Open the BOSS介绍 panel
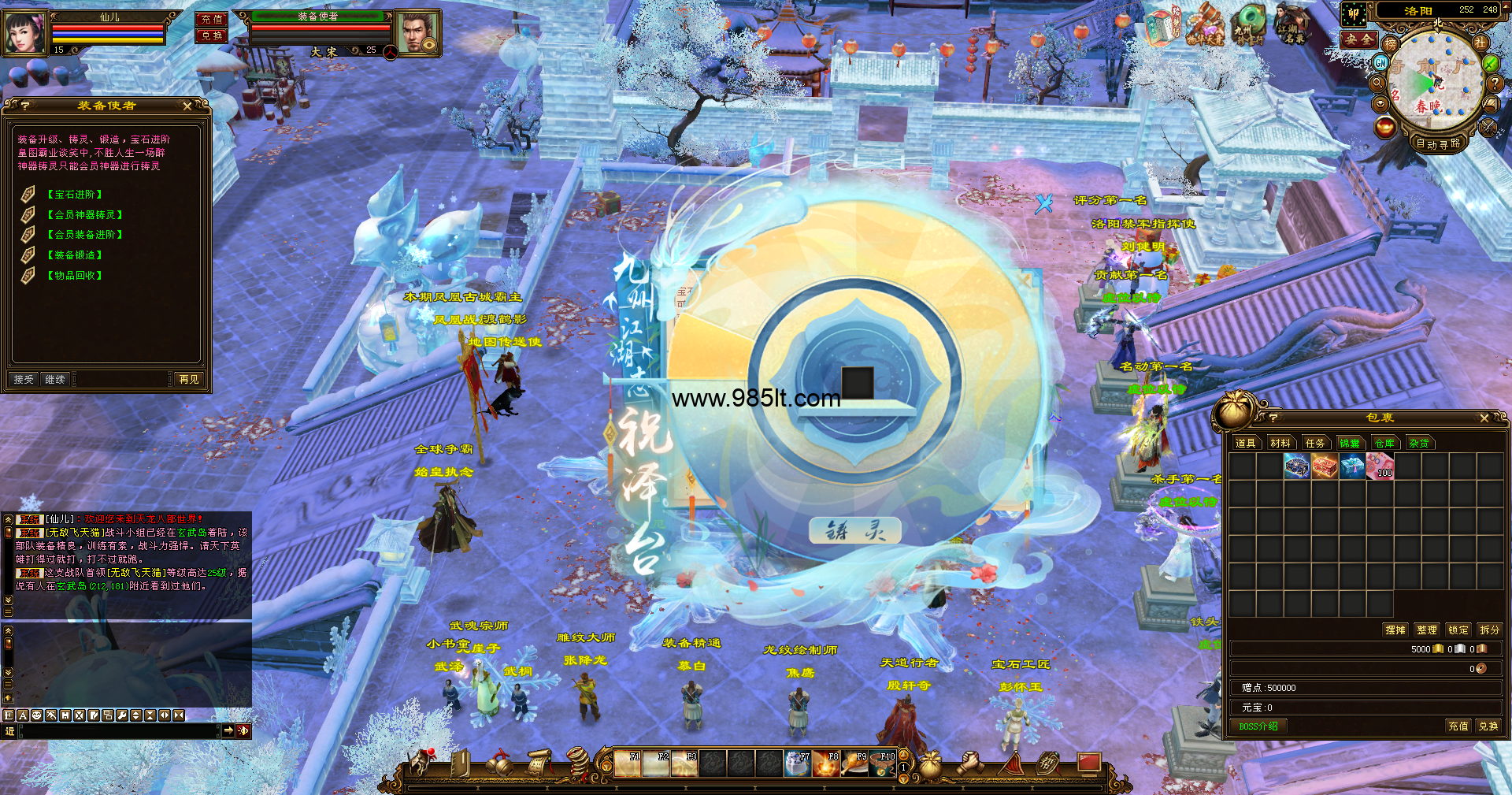The image size is (1512, 795). (1258, 726)
